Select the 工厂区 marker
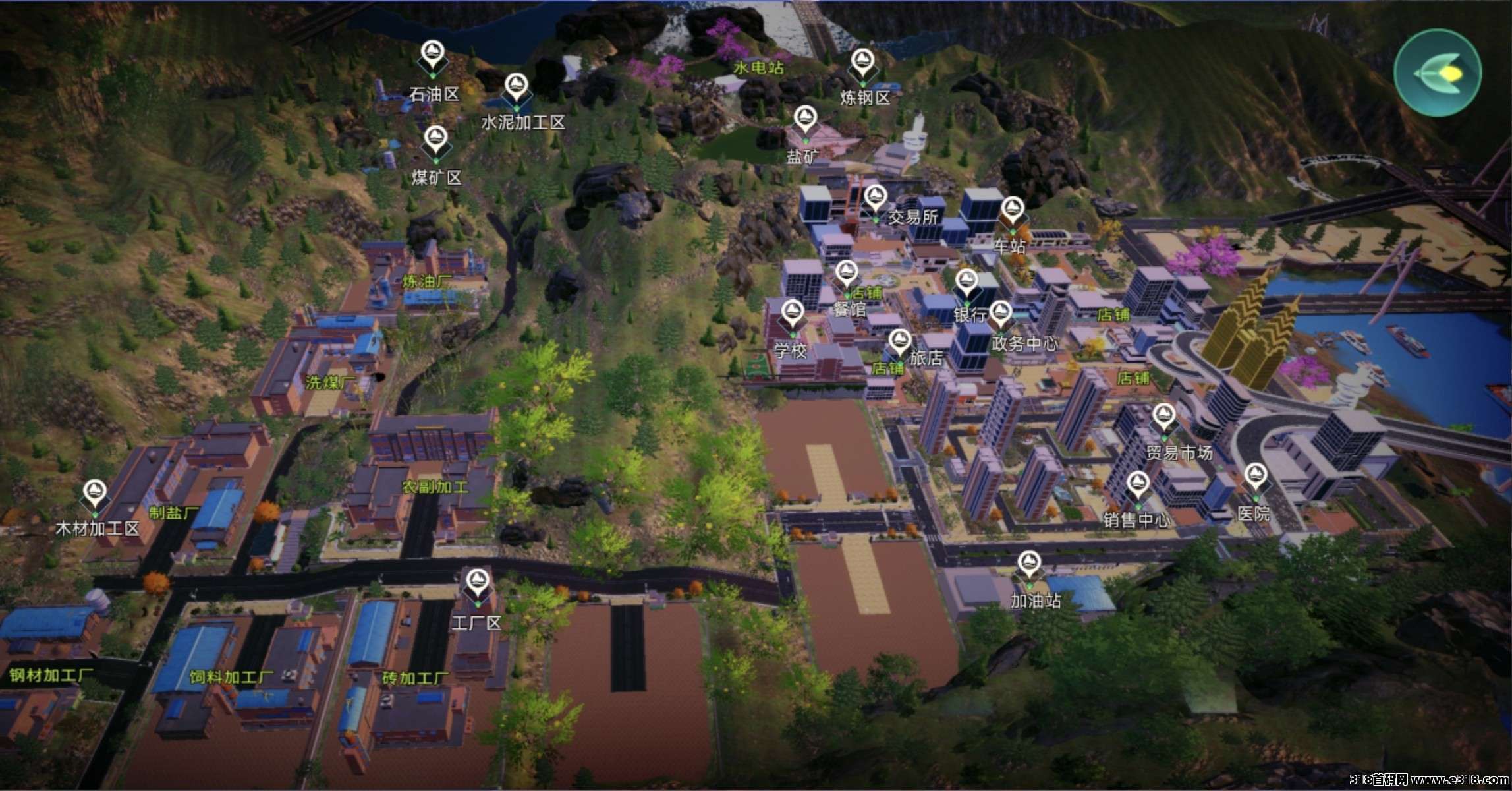Screen dimensions: 1512x791 coord(476,583)
